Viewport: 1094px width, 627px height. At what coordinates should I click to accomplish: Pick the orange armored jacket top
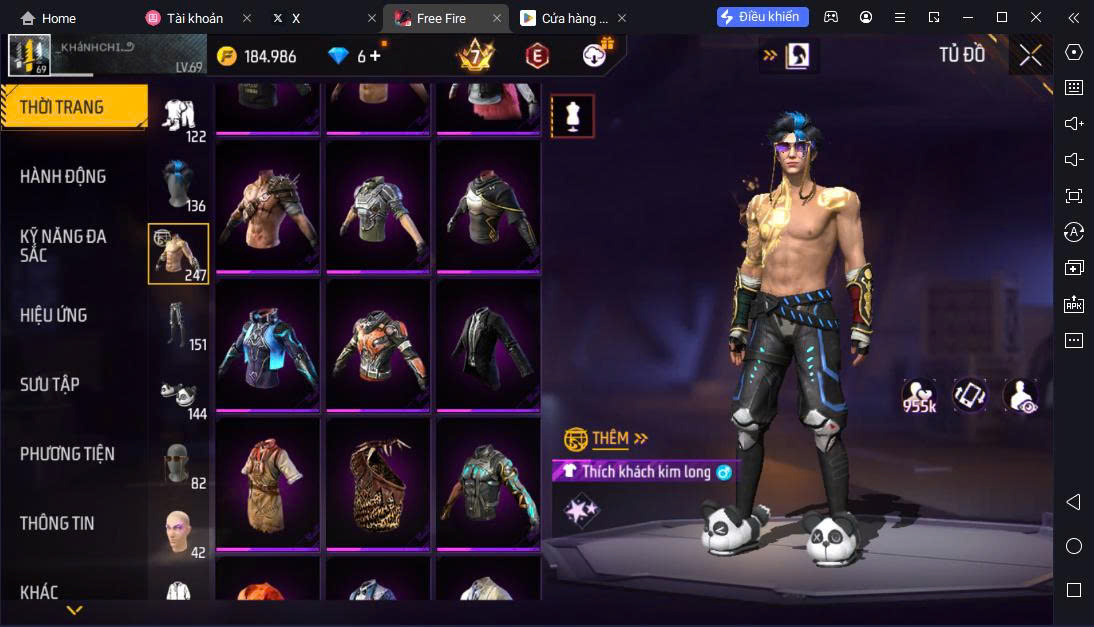[x=377, y=344]
